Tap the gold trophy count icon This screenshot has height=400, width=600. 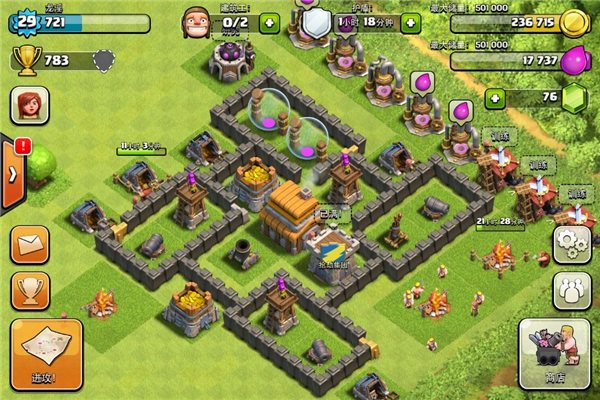click(x=27, y=60)
